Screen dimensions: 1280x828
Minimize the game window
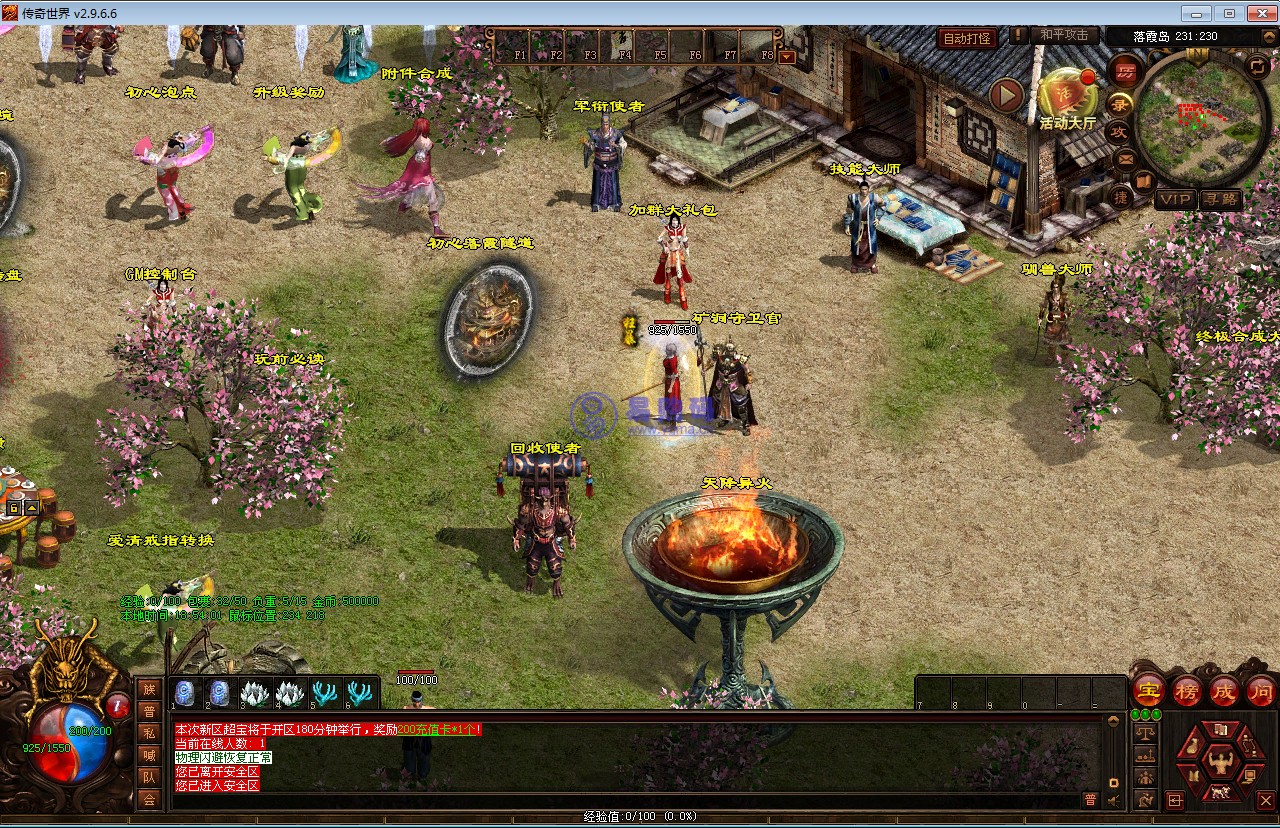coord(1197,13)
